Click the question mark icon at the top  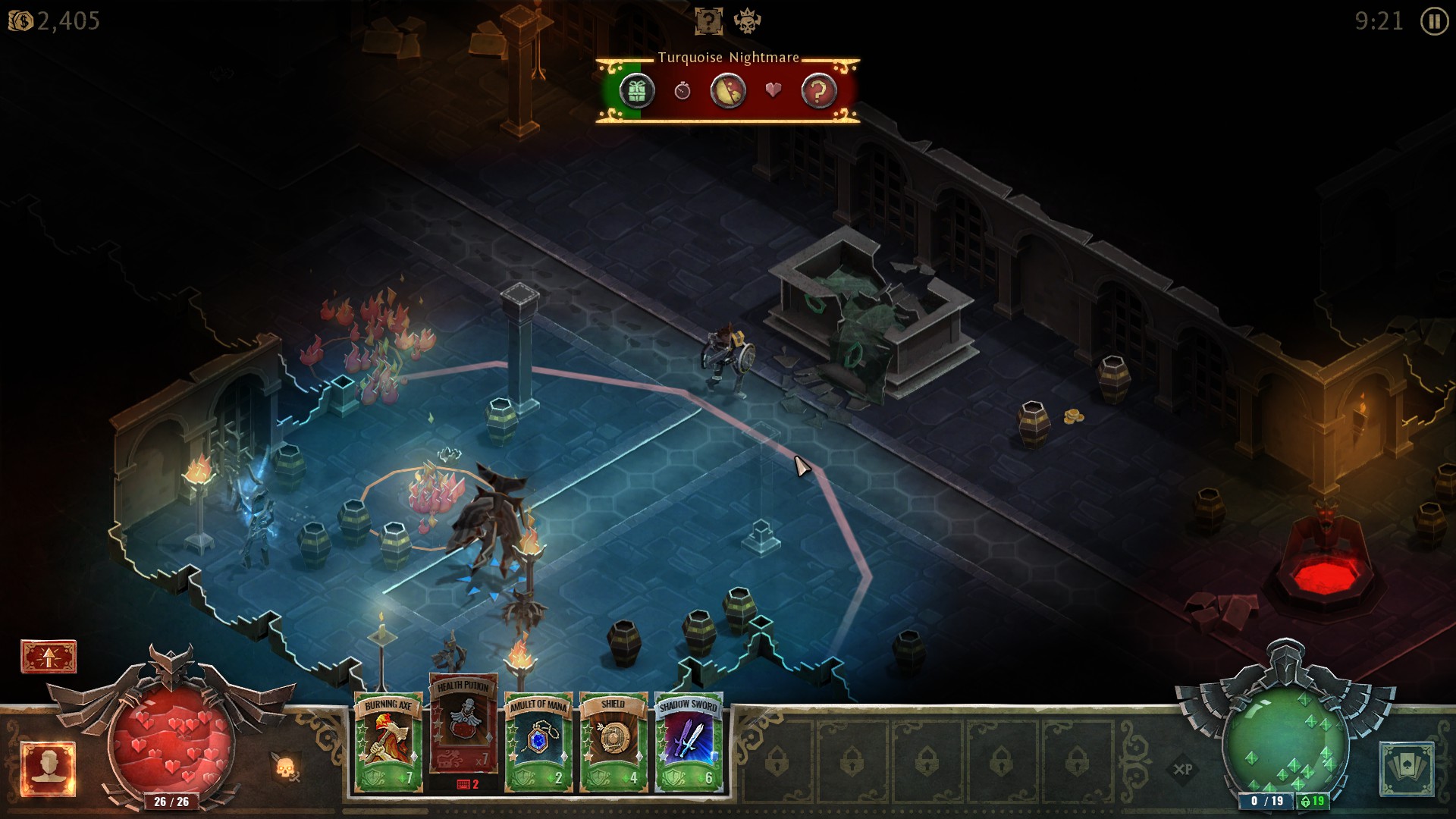tap(708, 21)
